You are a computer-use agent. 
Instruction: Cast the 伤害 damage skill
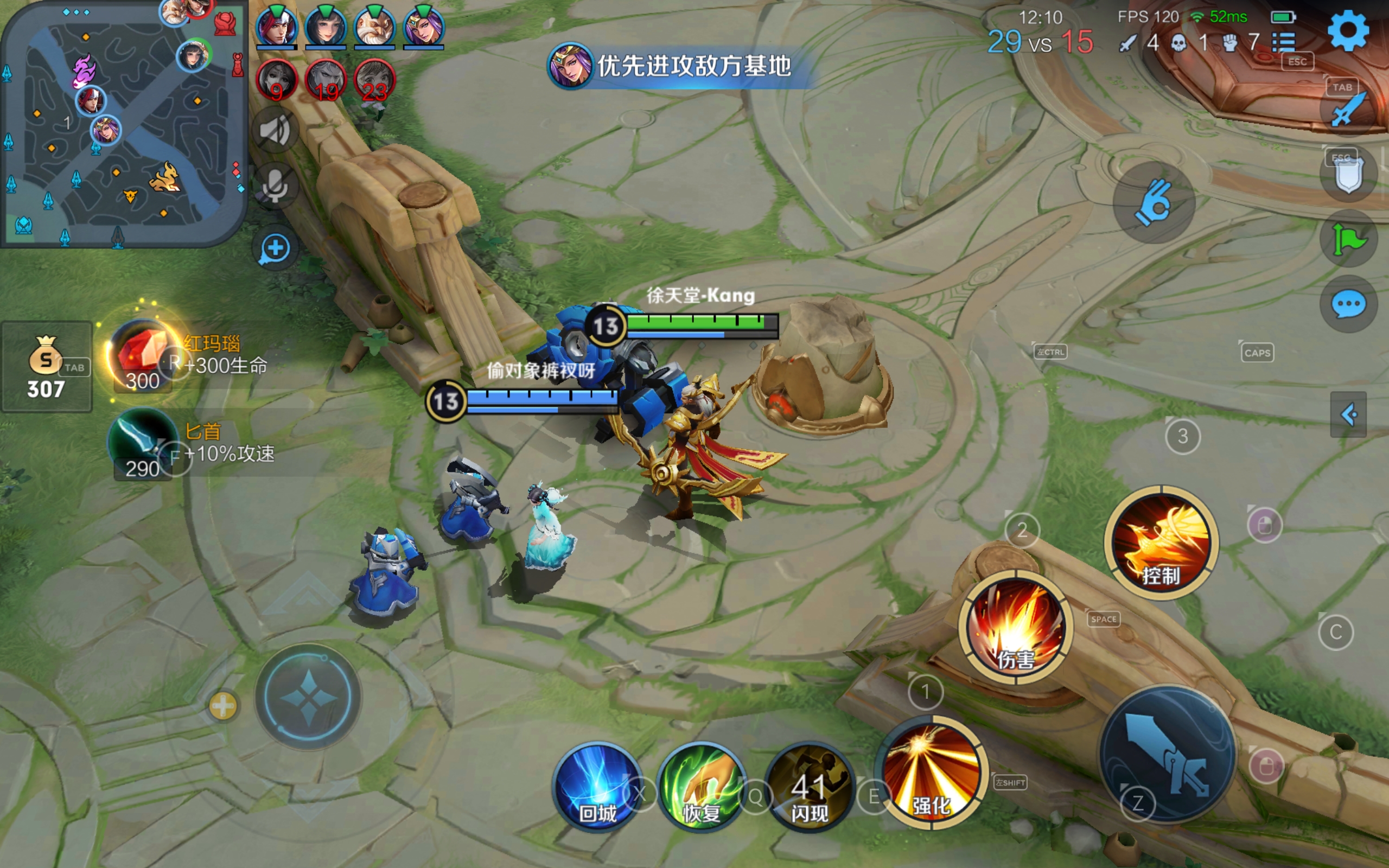tap(1015, 628)
